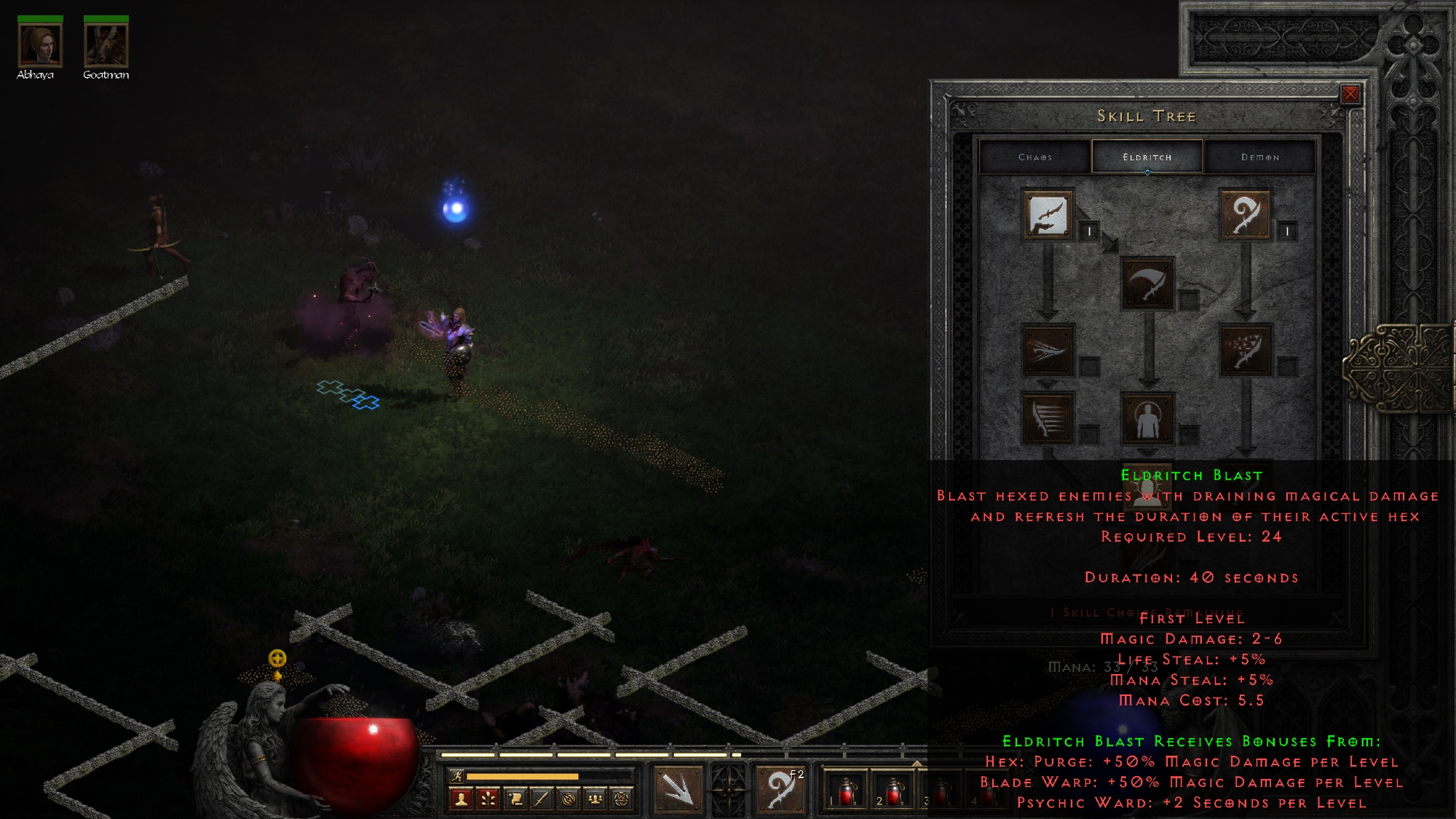
Task: Open the Demon skill tab
Action: pos(1259,157)
